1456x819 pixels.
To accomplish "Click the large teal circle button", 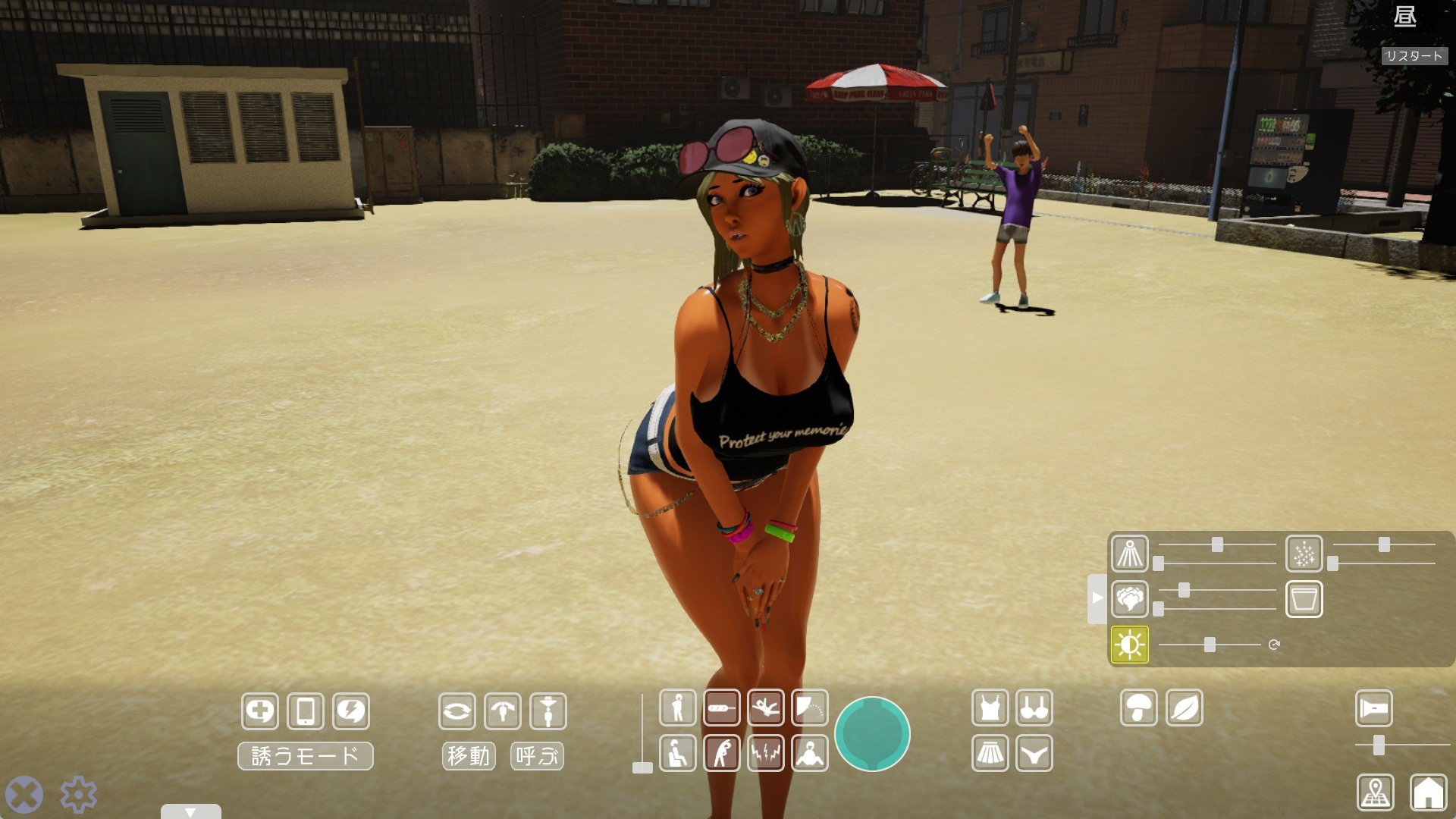I will 872,733.
